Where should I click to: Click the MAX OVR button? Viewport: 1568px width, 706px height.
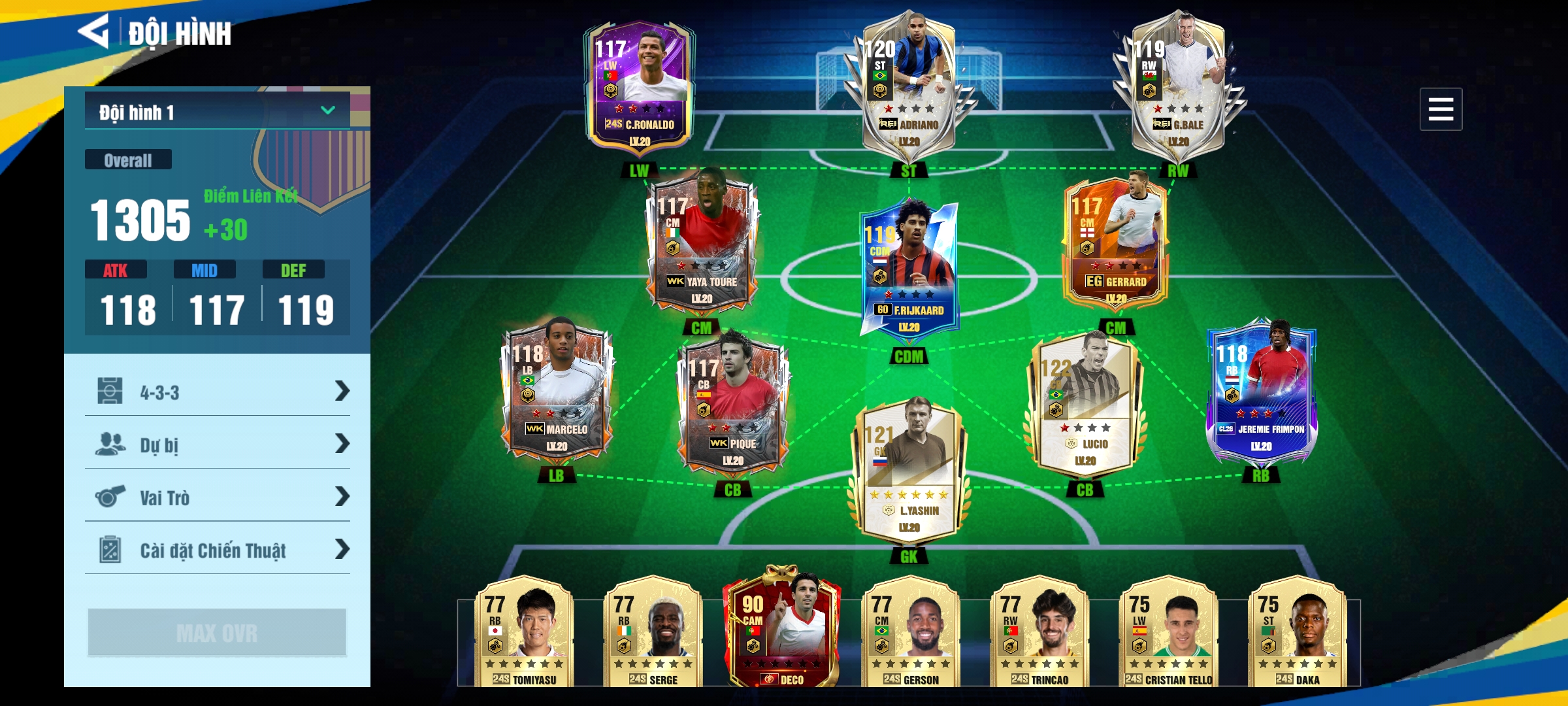pyautogui.click(x=217, y=632)
